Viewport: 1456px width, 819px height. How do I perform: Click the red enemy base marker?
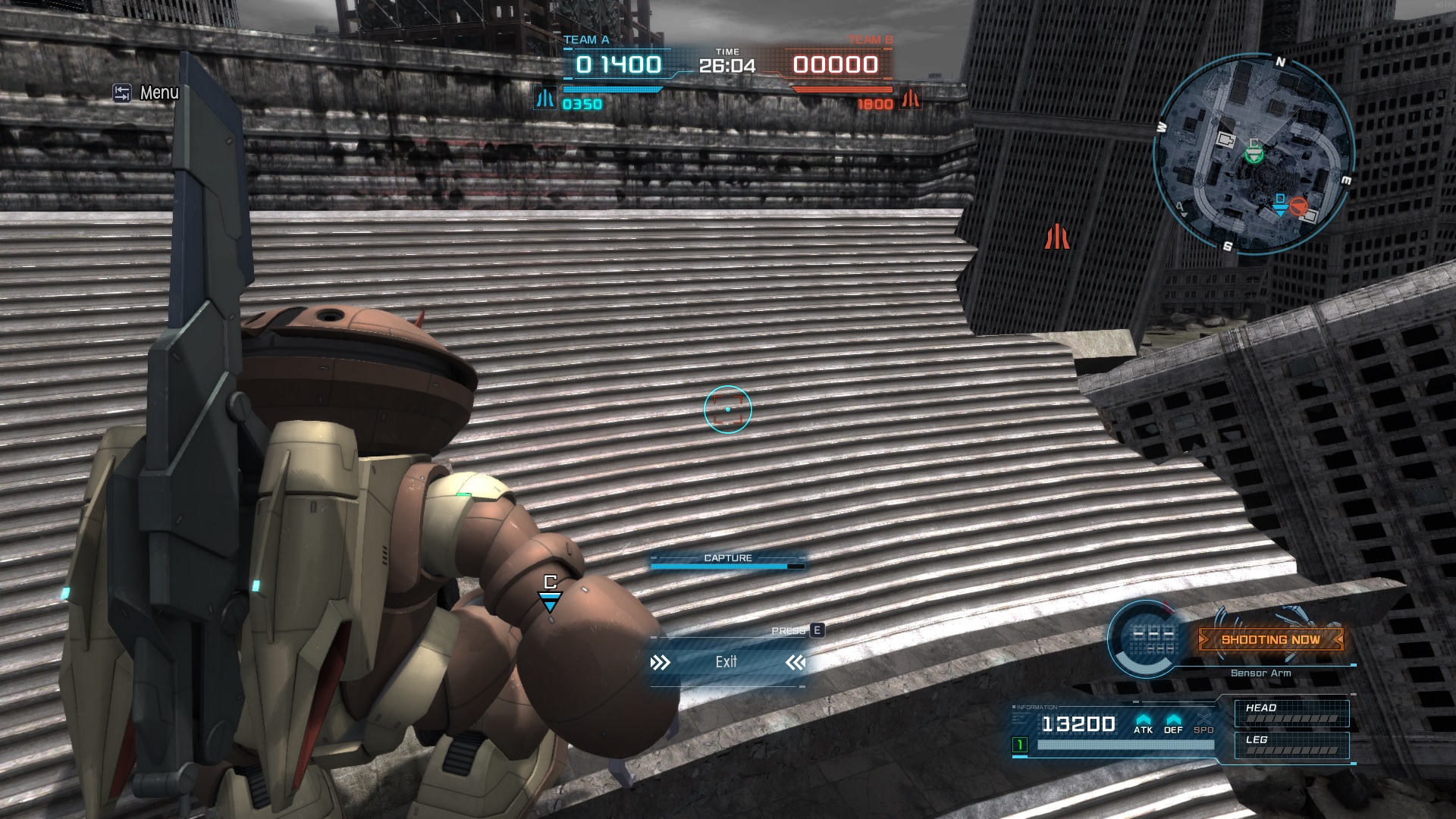click(1056, 237)
